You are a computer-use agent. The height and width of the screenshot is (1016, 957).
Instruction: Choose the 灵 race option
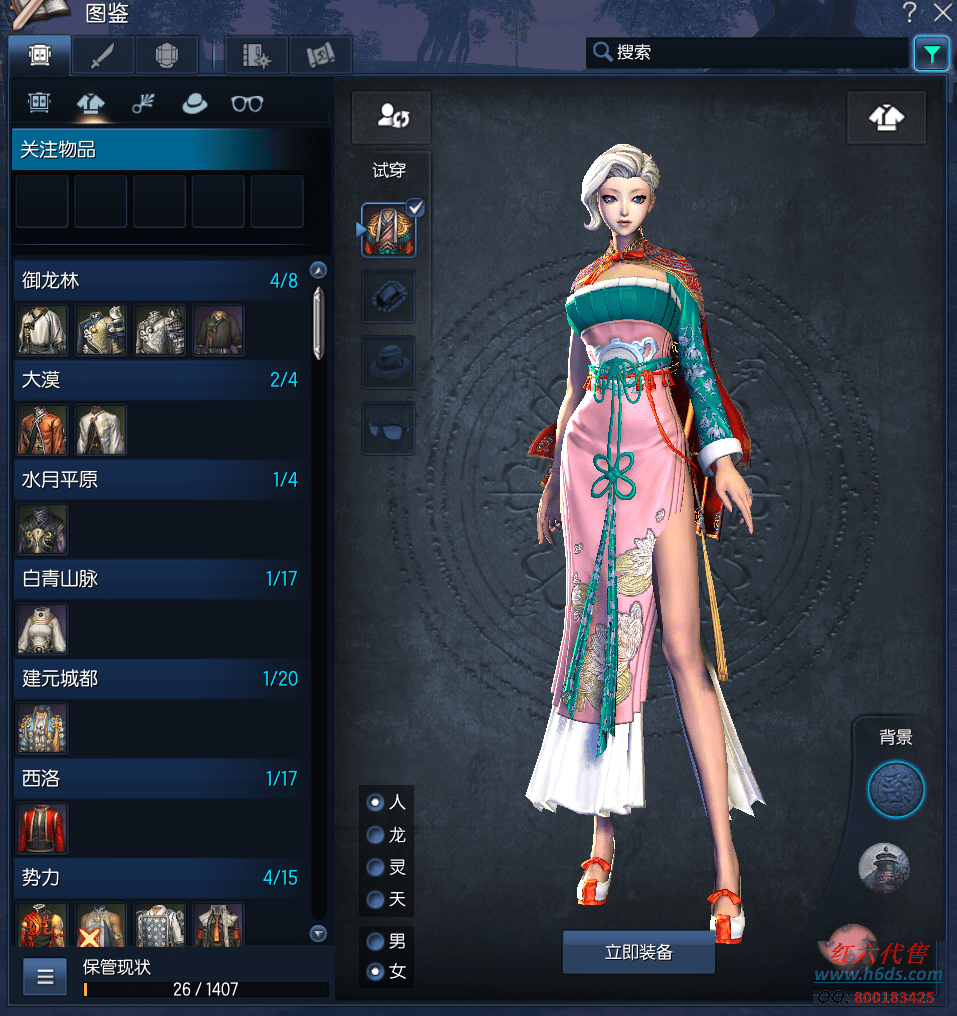(x=376, y=867)
